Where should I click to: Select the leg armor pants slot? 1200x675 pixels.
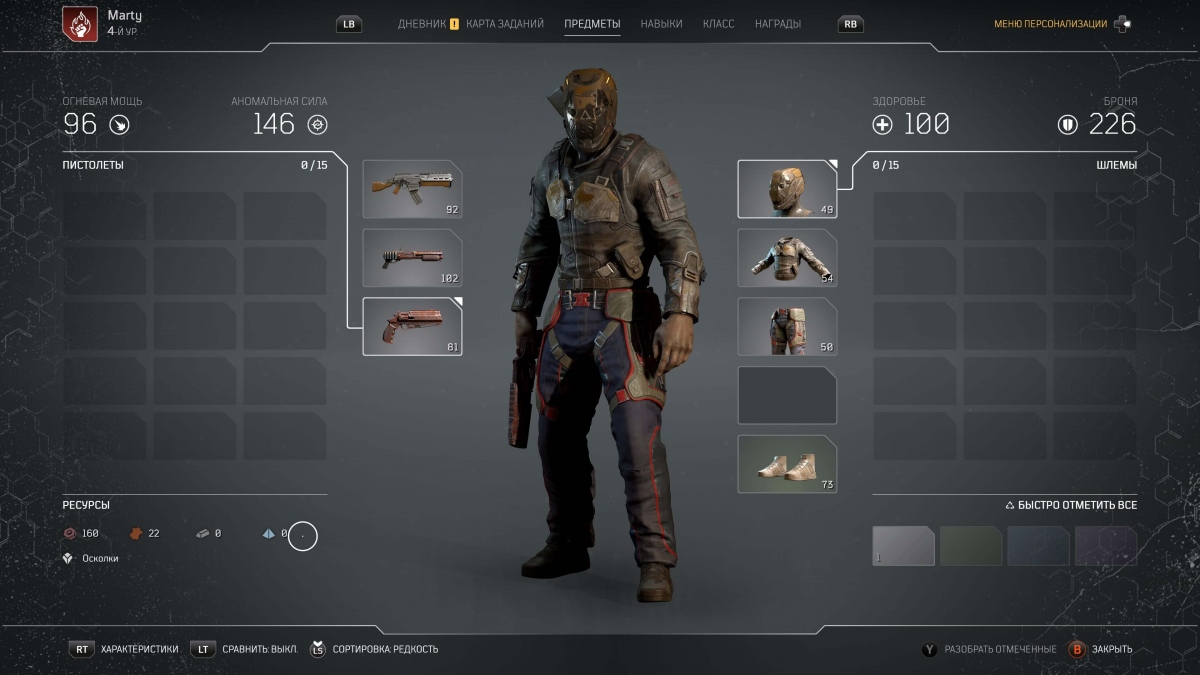click(787, 327)
